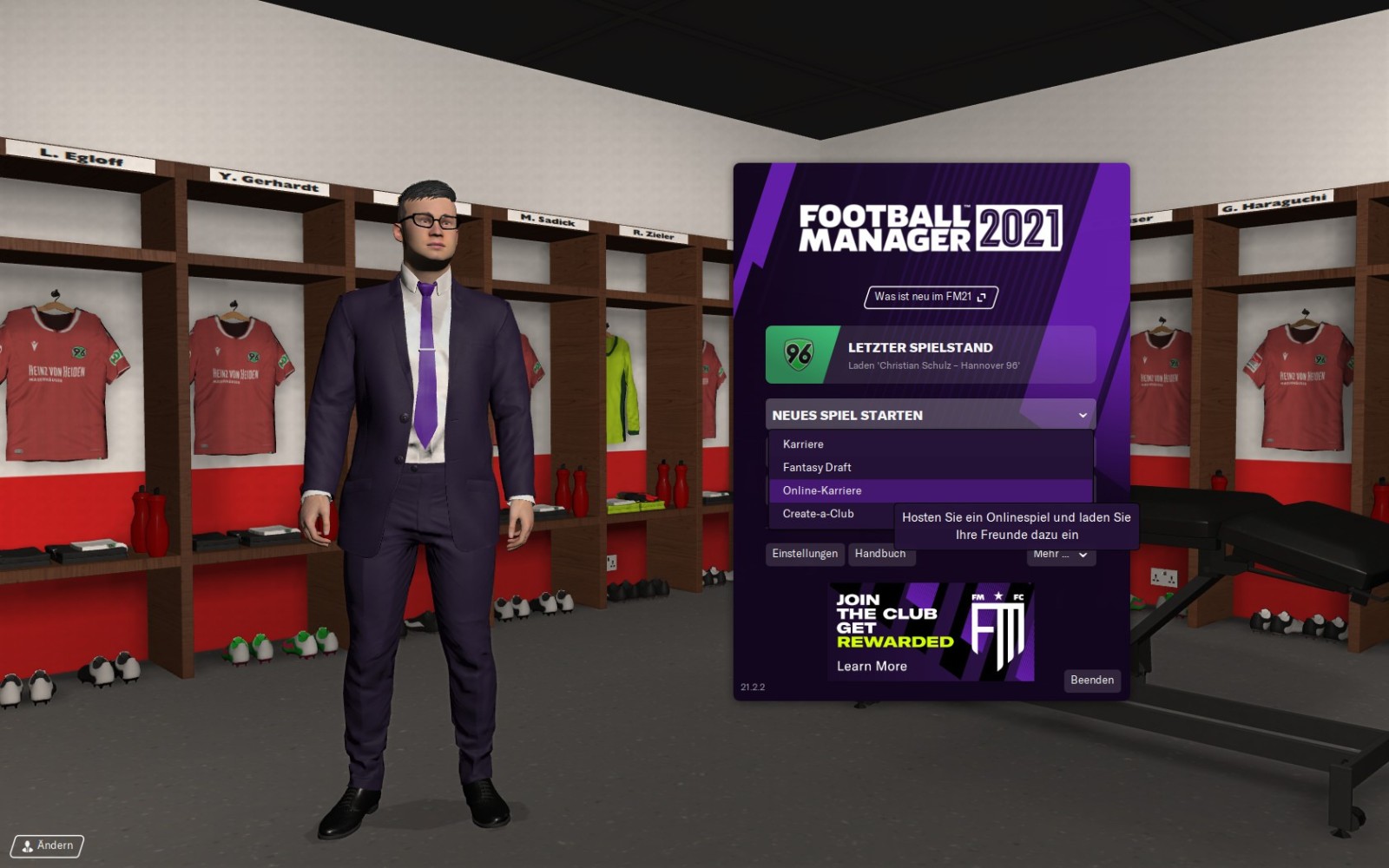This screenshot has height=868, width=1389.
Task: Expand the Mehr dropdown
Action: [x=1061, y=556]
